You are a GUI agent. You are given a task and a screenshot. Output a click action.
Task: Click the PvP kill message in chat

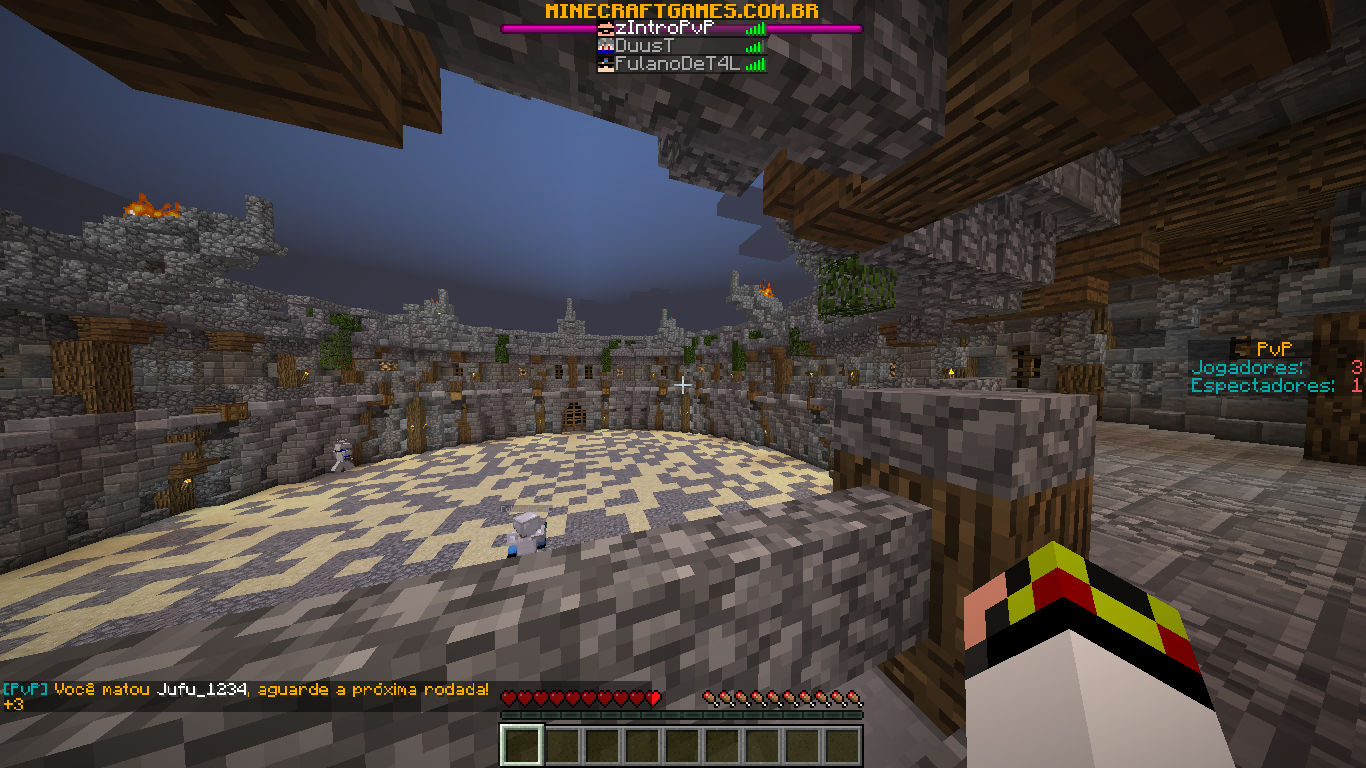click(246, 690)
